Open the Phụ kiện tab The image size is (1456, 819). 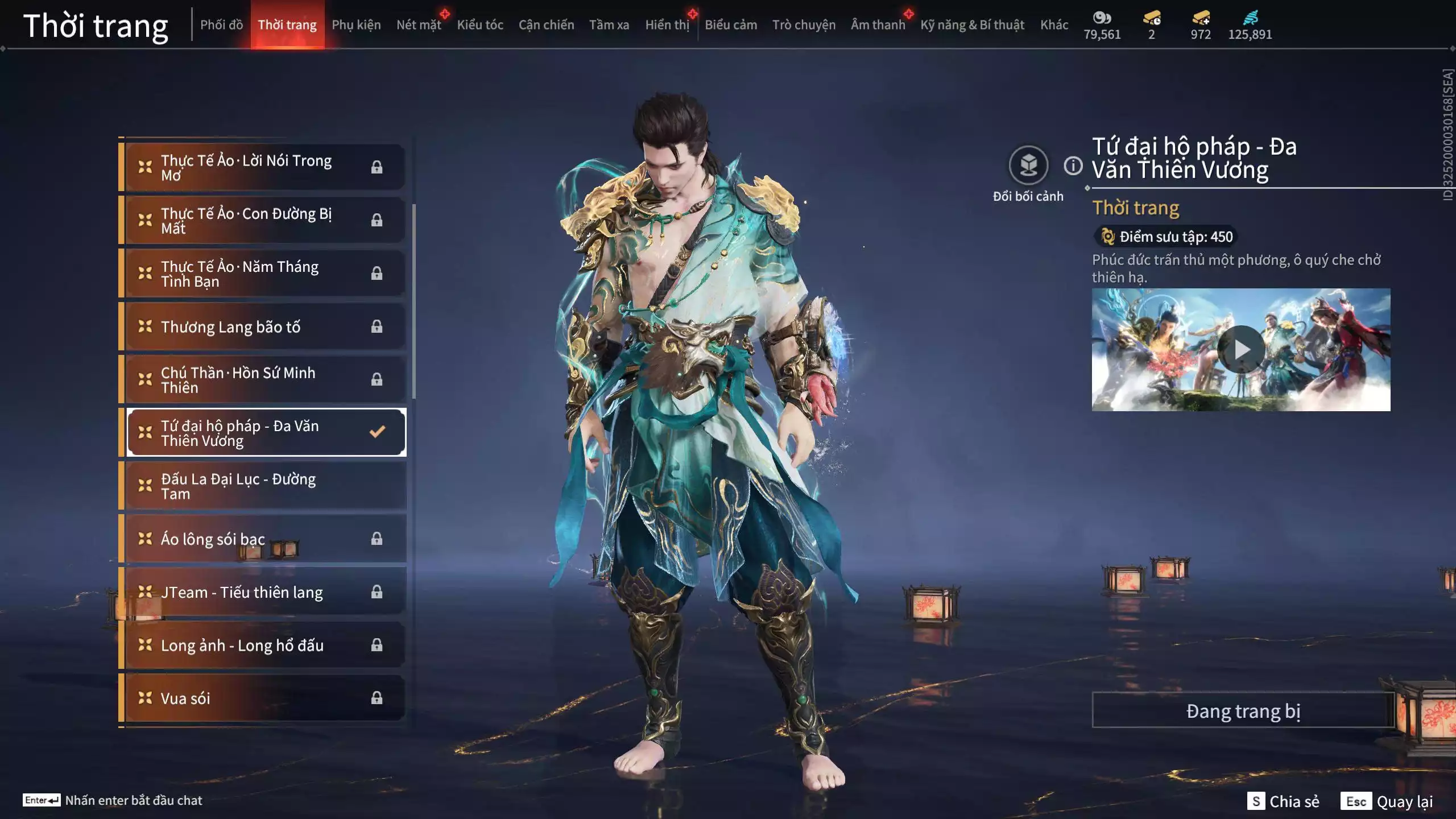(x=356, y=25)
